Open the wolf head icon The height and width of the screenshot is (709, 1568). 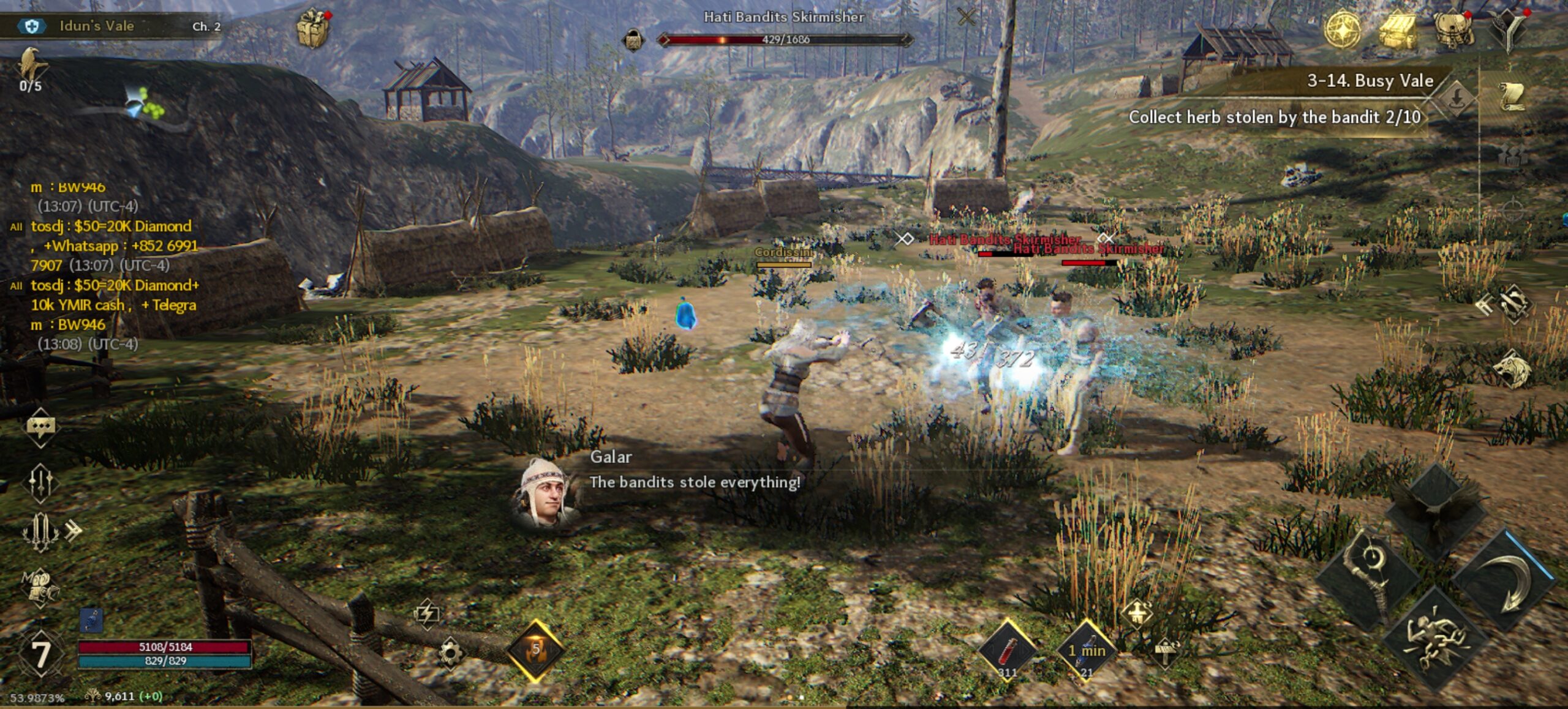1512,369
